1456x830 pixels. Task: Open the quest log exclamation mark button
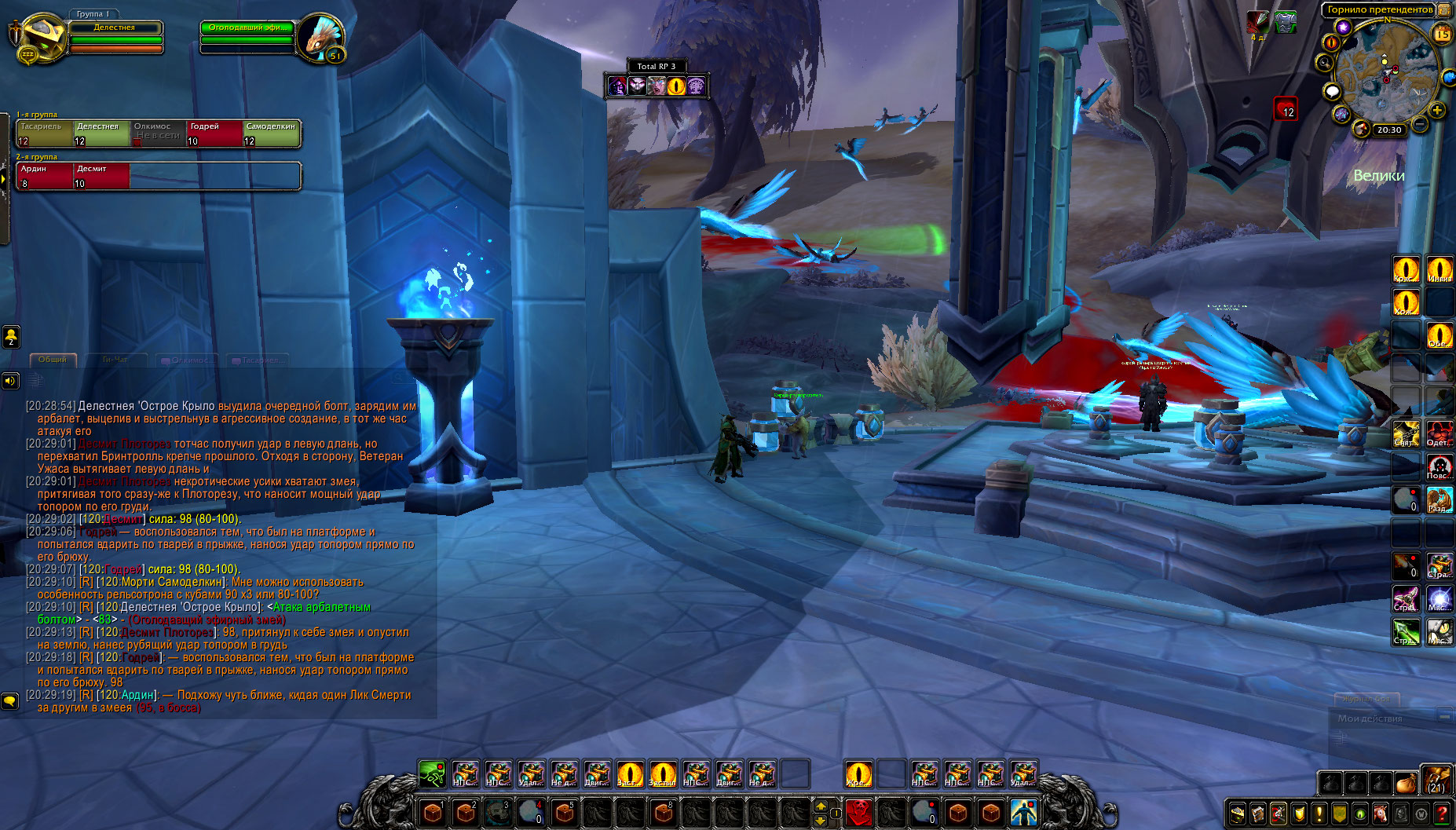(x=1319, y=814)
